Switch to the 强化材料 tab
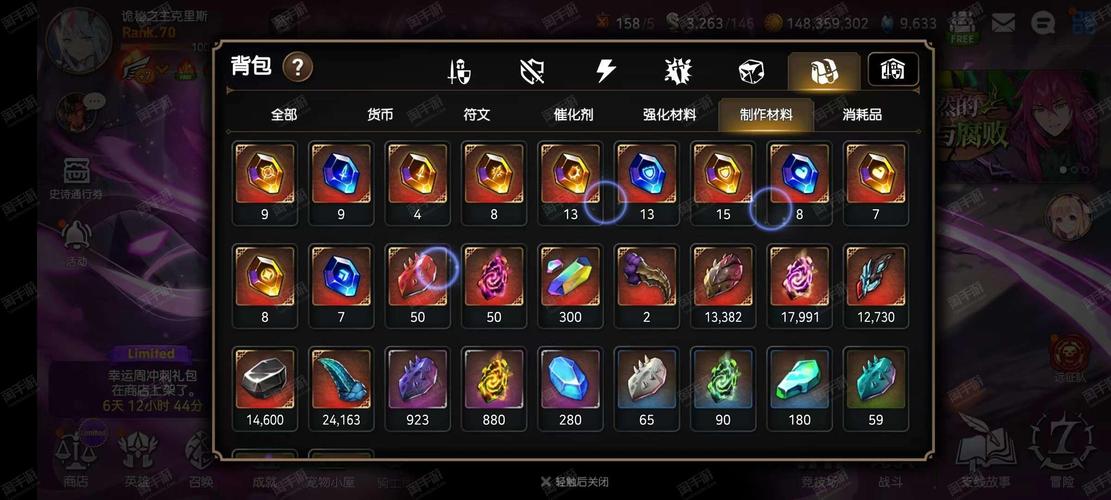The height and width of the screenshot is (500, 1111). [x=669, y=115]
